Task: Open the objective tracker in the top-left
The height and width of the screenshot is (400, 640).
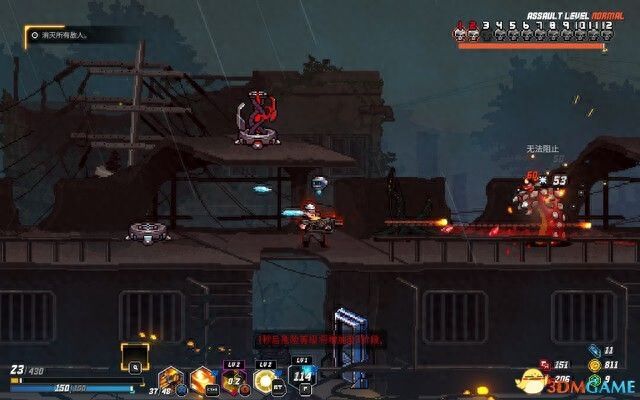Action: pyautogui.click(x=70, y=35)
